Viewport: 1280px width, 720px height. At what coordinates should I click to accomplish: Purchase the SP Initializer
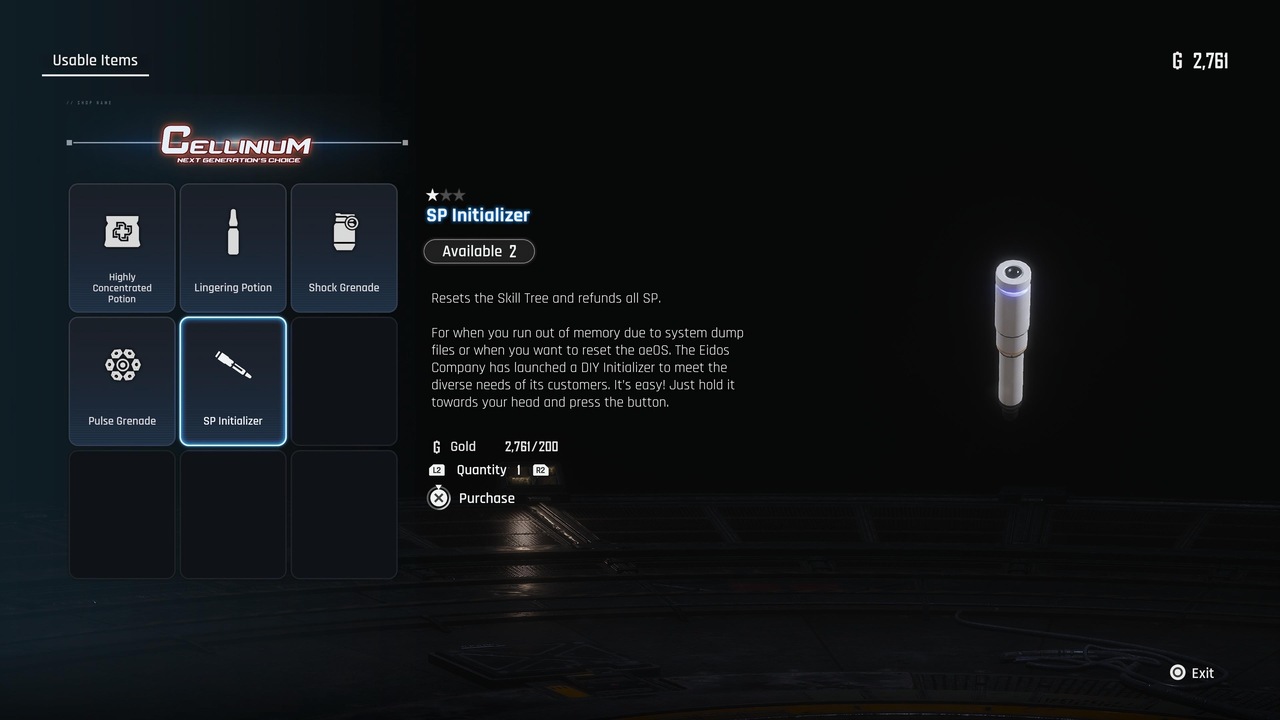pyautogui.click(x=472, y=498)
